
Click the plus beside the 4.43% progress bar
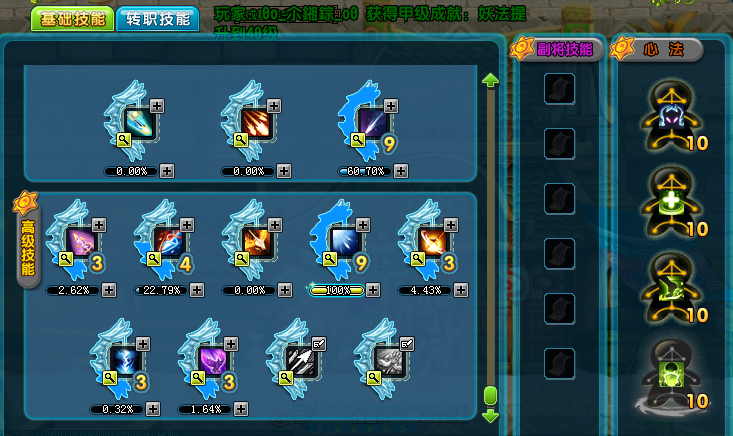(x=461, y=290)
